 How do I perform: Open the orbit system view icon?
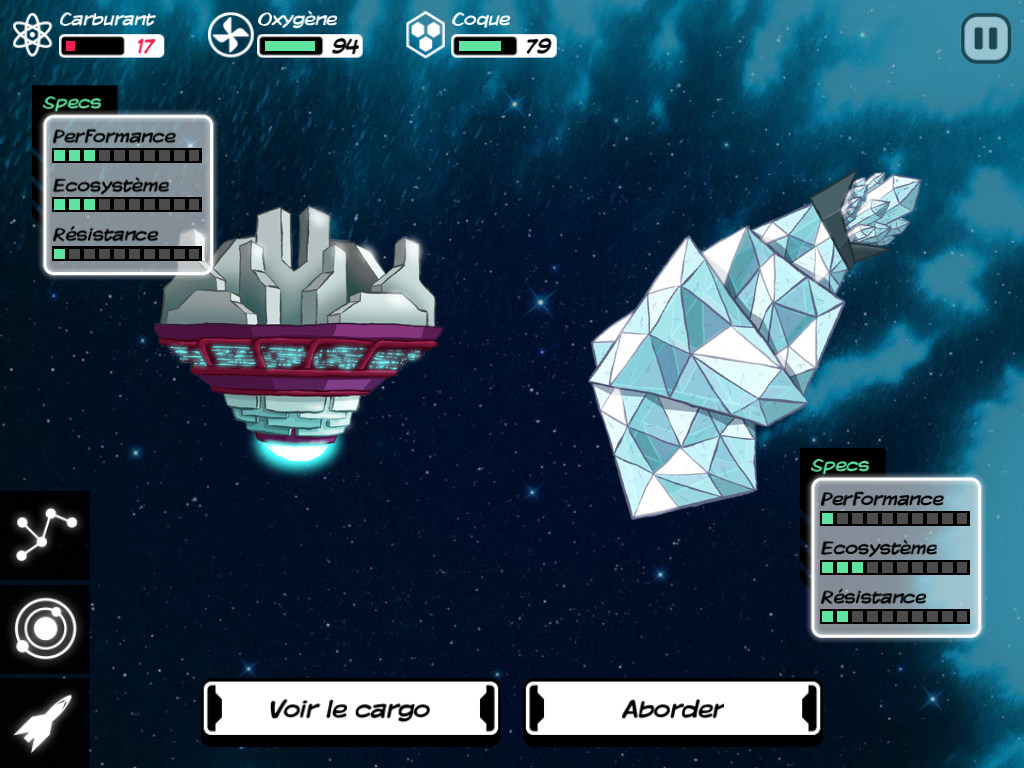(45, 629)
